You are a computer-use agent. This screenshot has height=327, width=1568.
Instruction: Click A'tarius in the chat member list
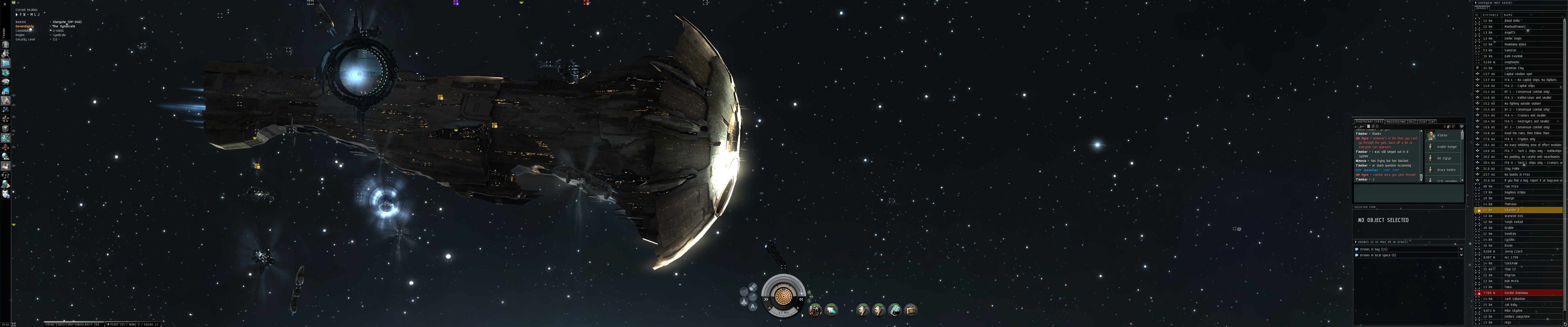coord(1442,135)
